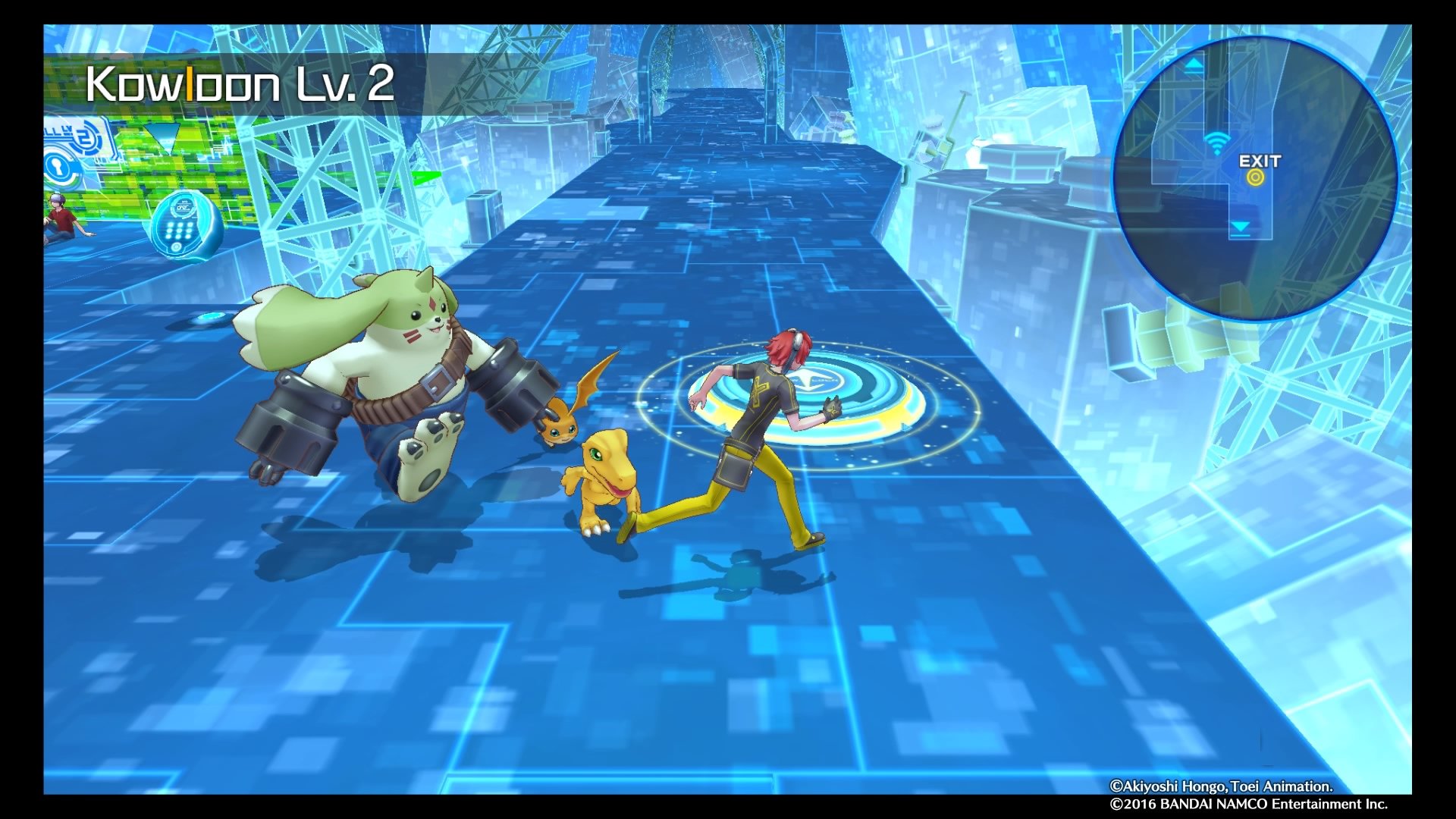The image size is (1456, 819).
Task: Click the white compass arrow inside the access point
Action: click(x=809, y=379)
